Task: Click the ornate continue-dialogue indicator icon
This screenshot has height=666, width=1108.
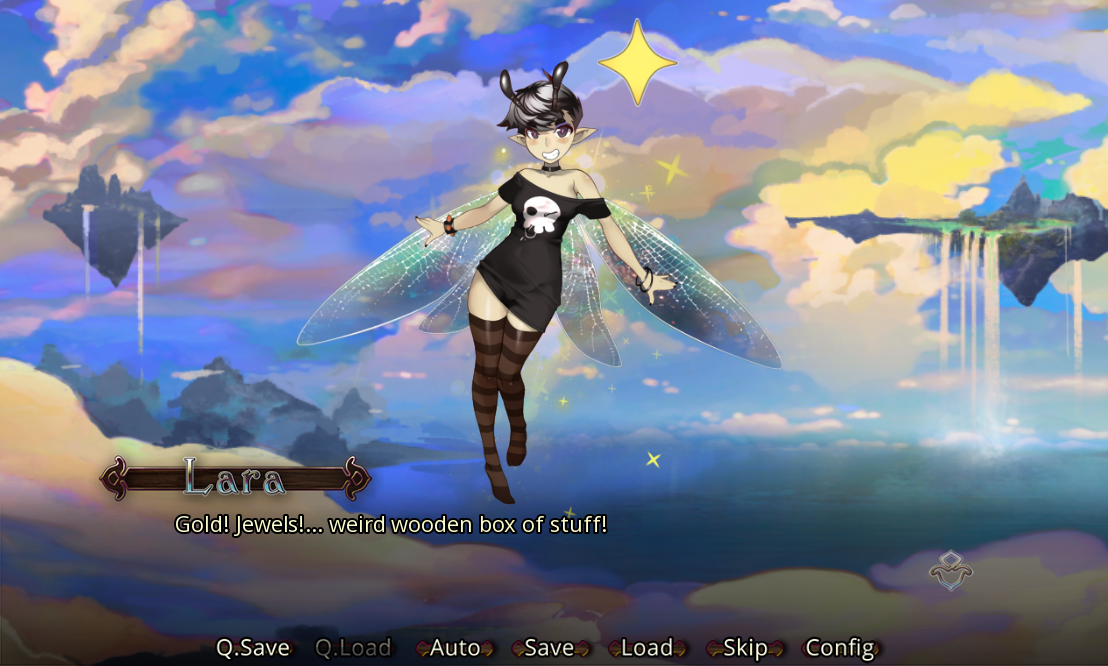Action: pyautogui.click(x=950, y=571)
